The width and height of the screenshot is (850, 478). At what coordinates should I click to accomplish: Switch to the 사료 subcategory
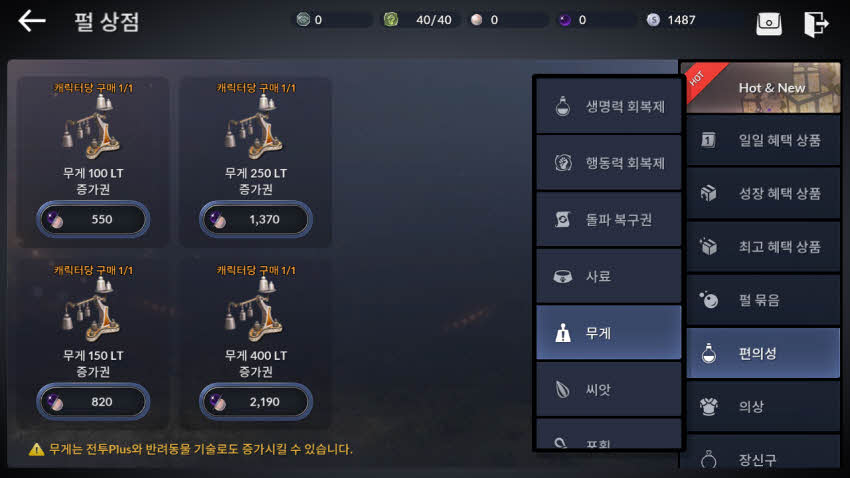click(x=608, y=276)
